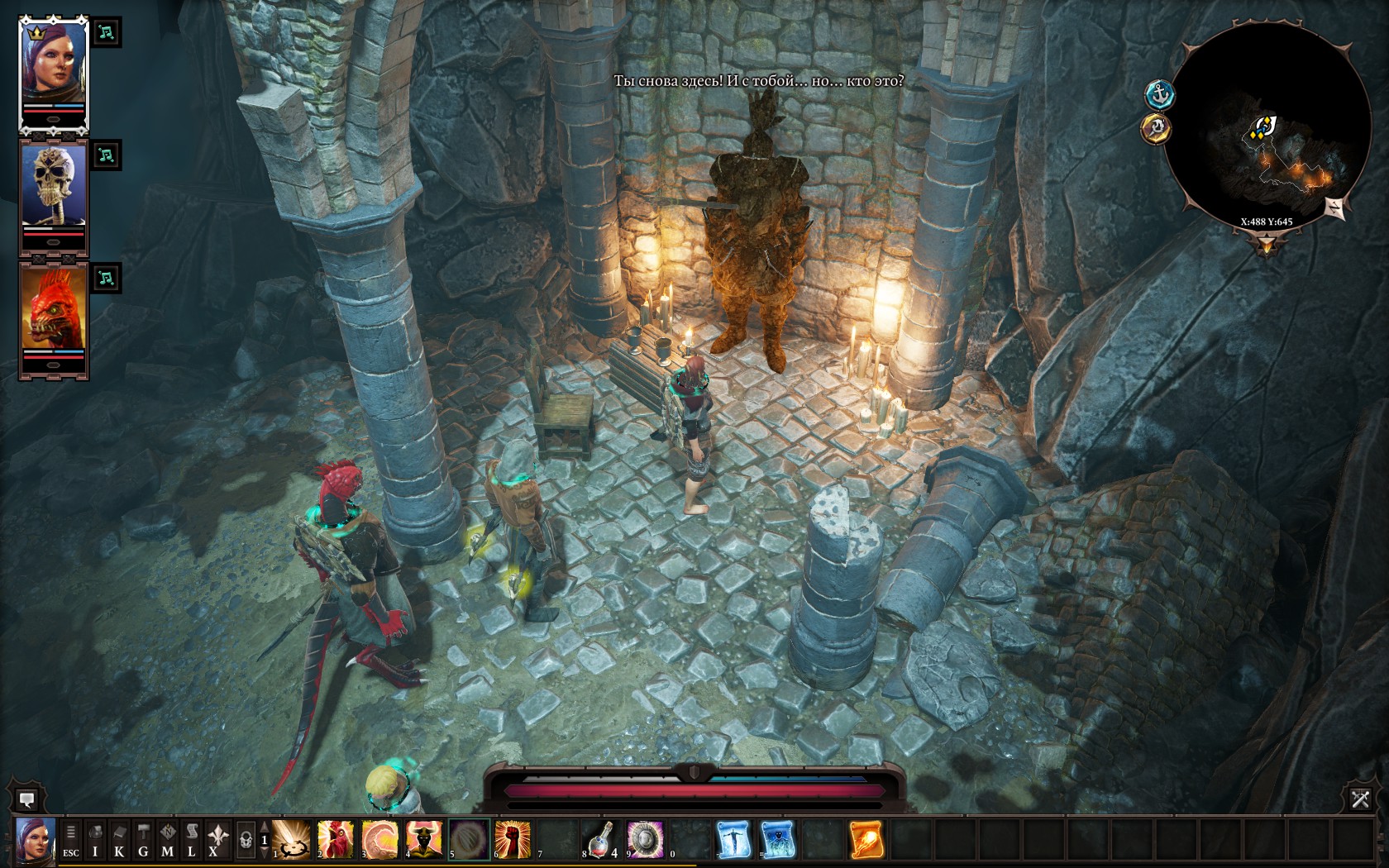Open the journal scroll L button
The width and height of the screenshot is (1389, 868).
click(192, 841)
